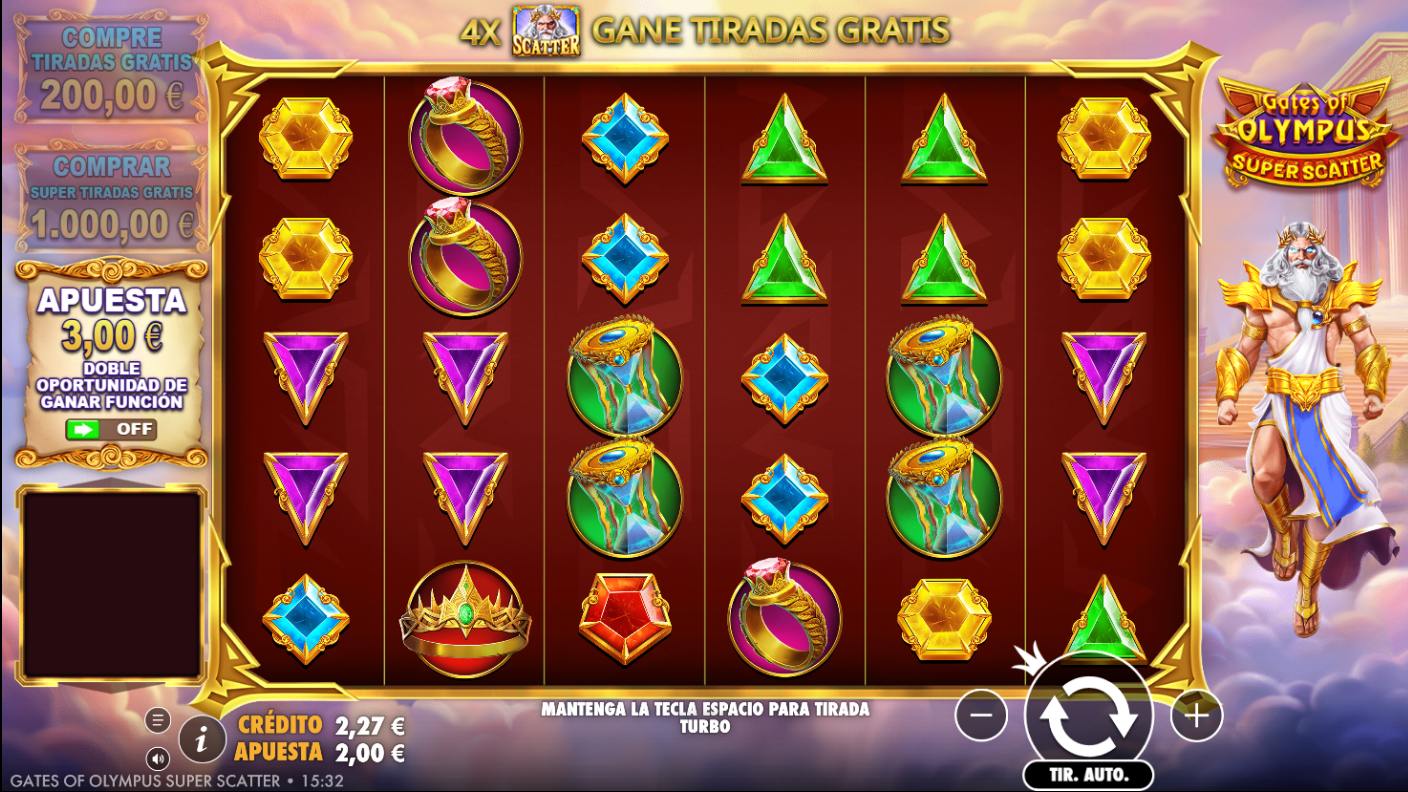
Task: Open the hamburger menu icon
Action: [157, 719]
